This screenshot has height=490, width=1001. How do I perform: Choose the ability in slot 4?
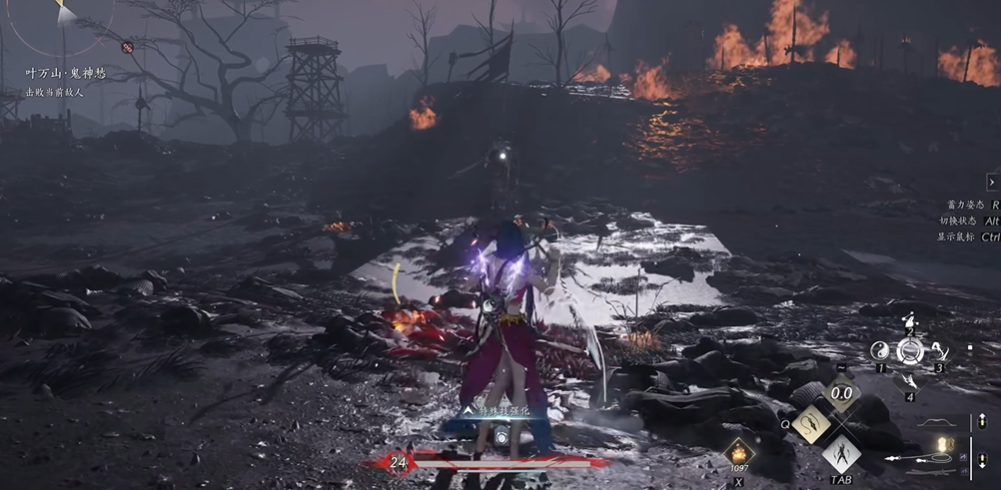[910, 381]
